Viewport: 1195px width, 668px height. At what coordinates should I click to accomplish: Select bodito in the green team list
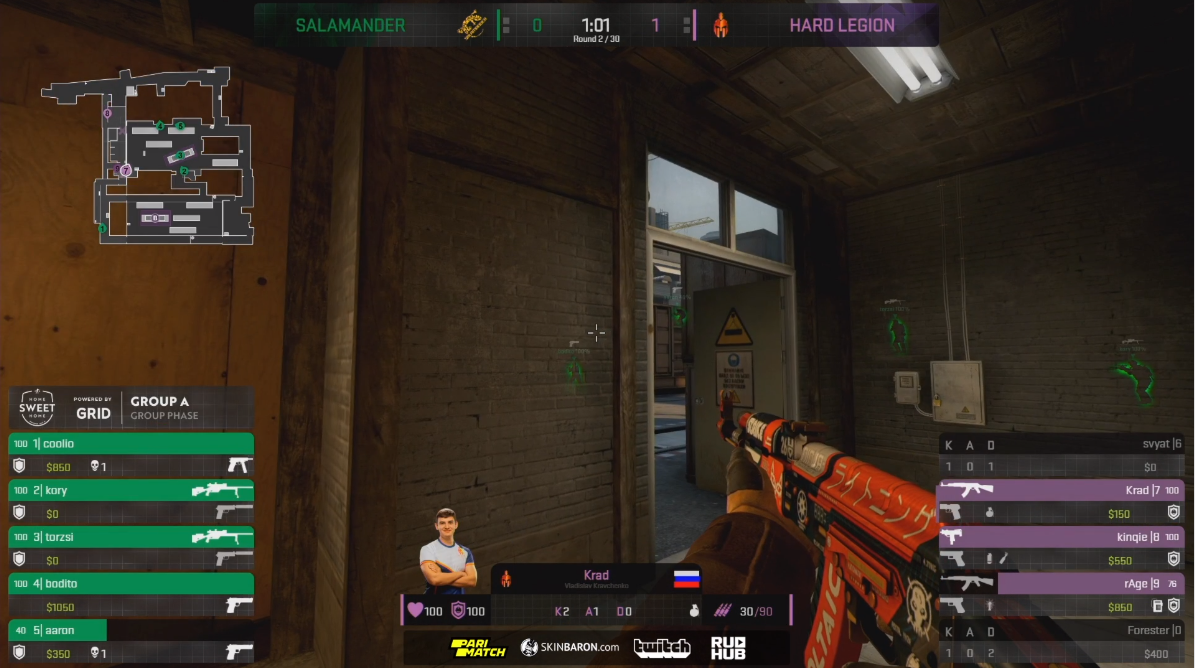[x=130, y=583]
